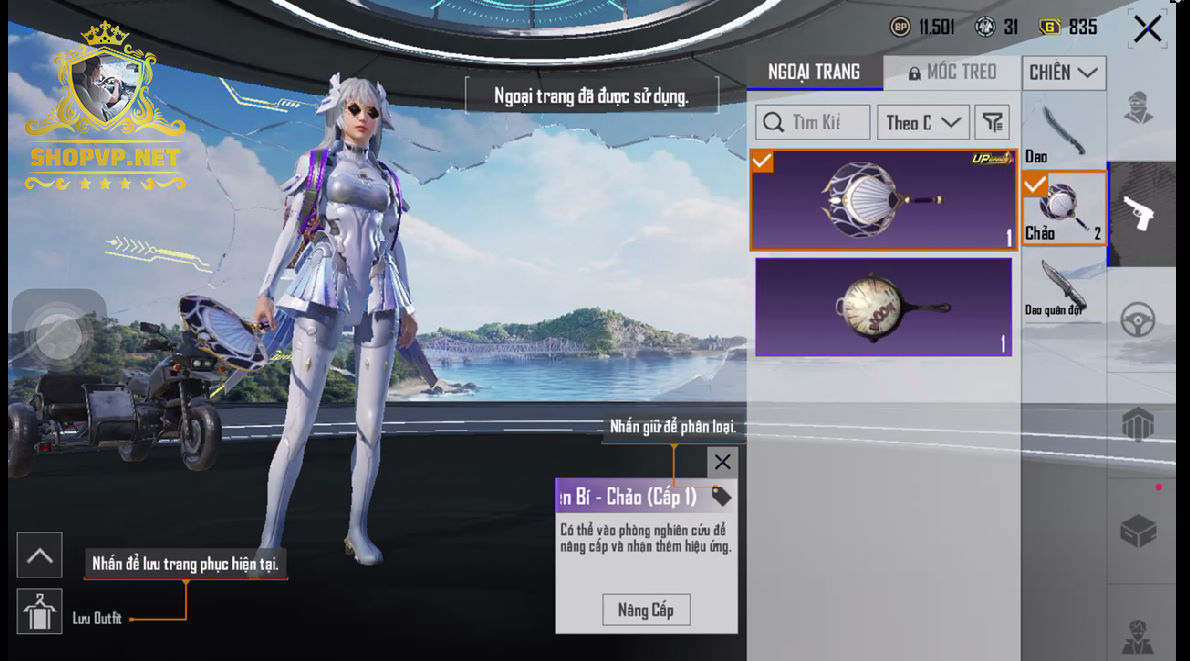Close the pan info popup
Screen dimensions: 1190x661
pos(722,462)
